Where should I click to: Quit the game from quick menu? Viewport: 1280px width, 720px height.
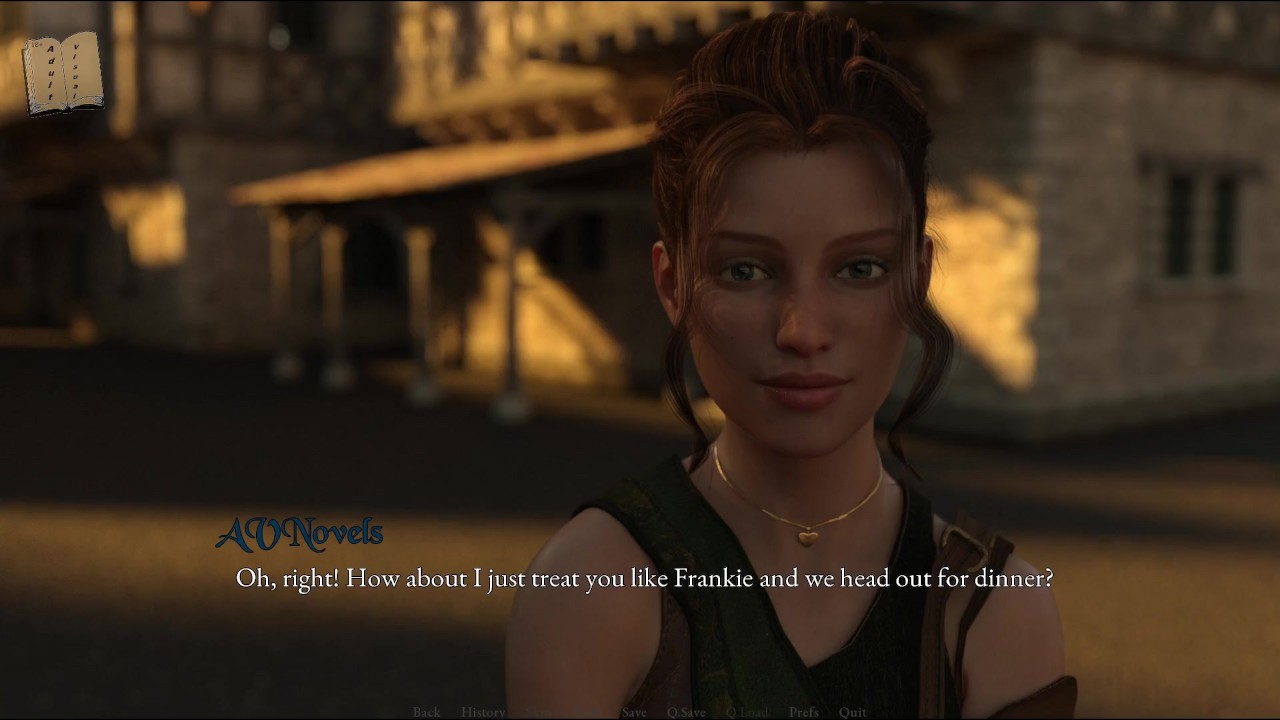853,712
